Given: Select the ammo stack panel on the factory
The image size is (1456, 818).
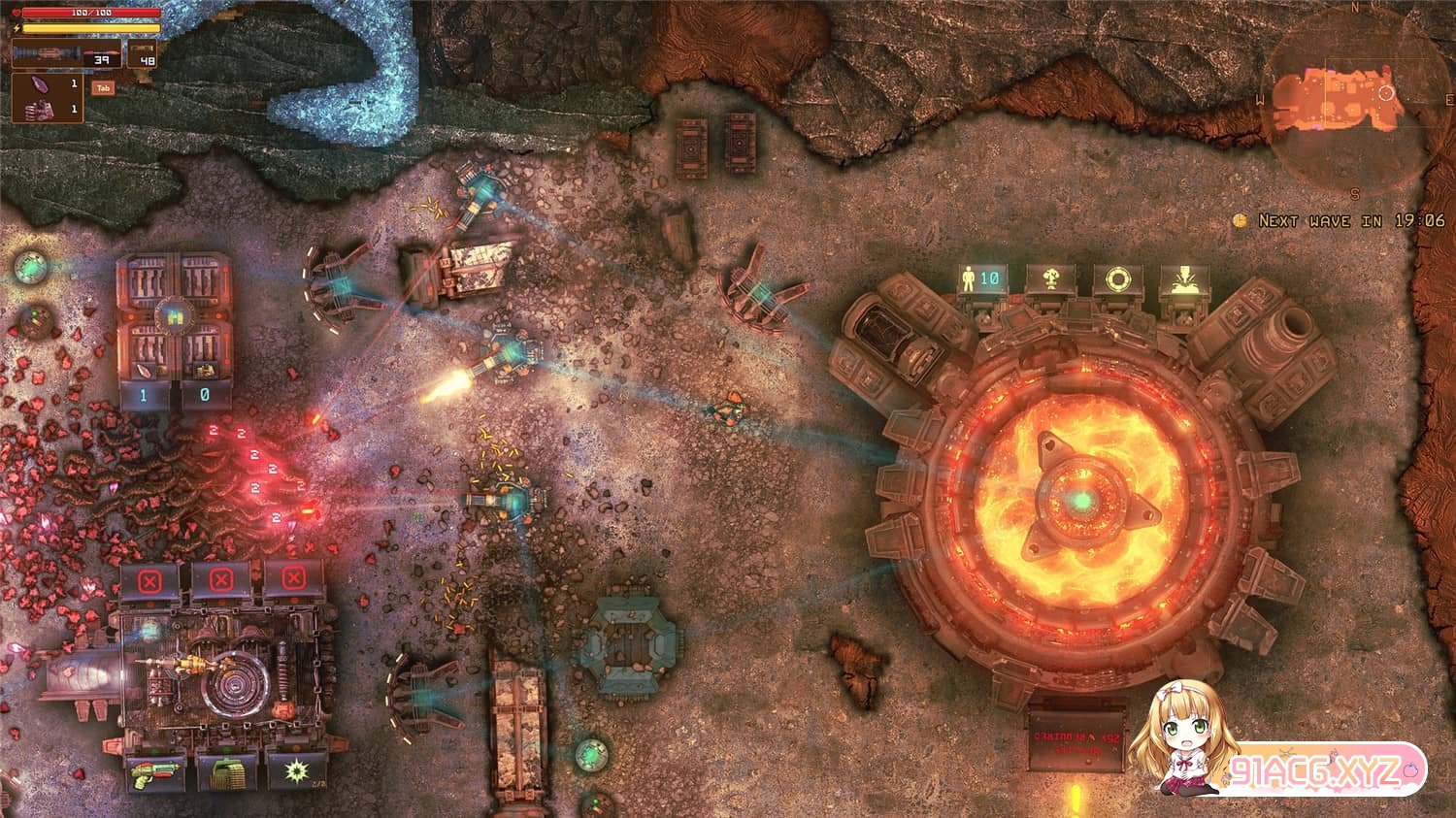Looking at the screenshot, I should pyautogui.click(x=225, y=770).
